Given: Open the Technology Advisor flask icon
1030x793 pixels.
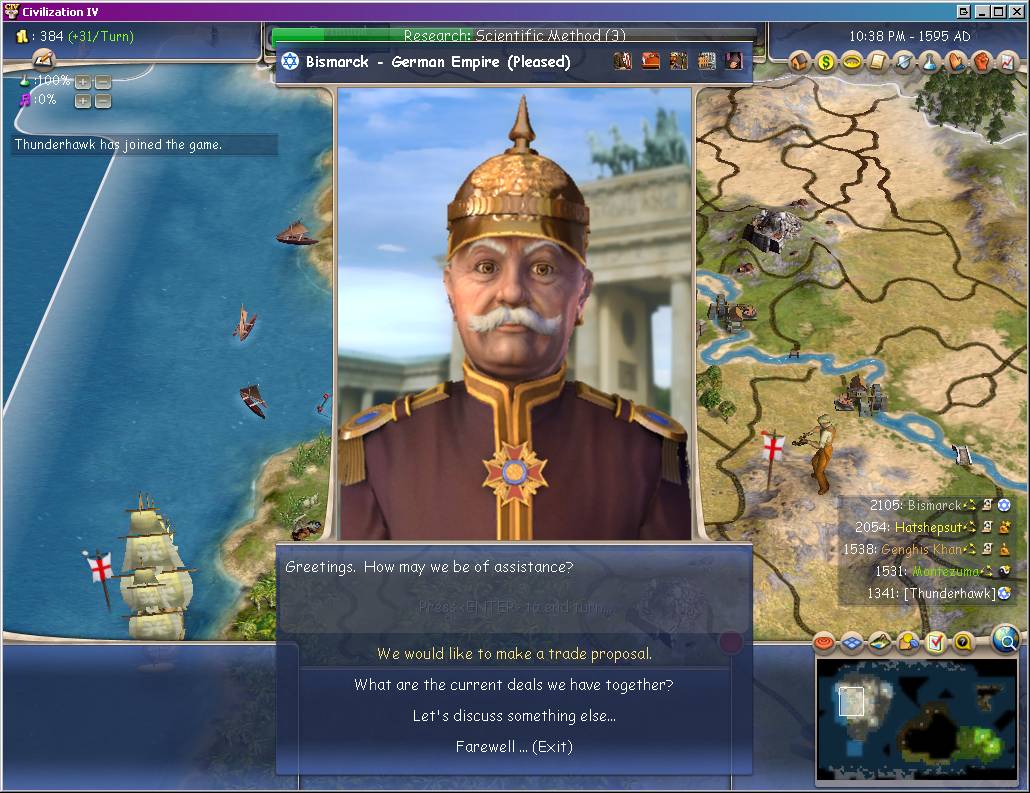Looking at the screenshot, I should click(931, 62).
